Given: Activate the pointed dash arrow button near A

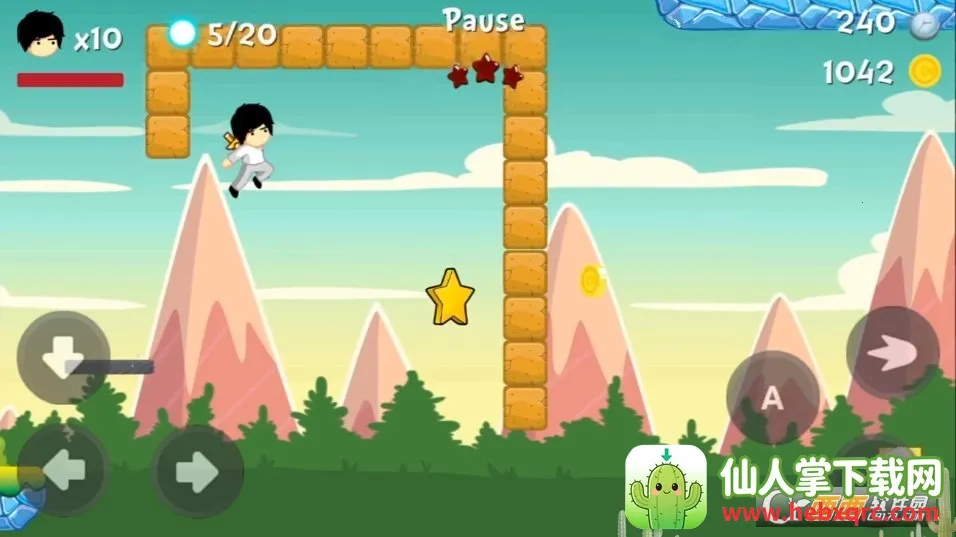Looking at the screenshot, I should click(x=892, y=352).
